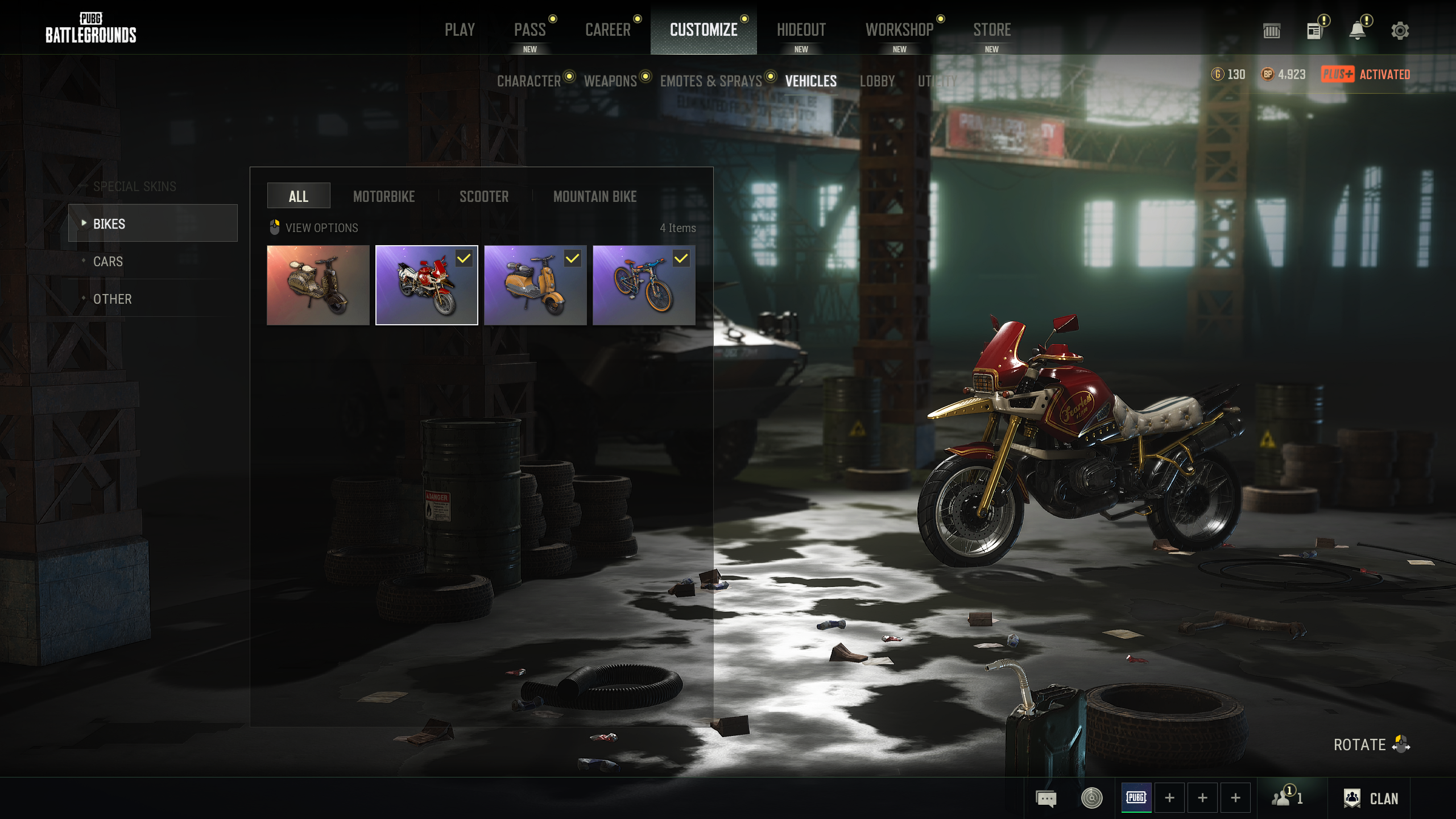
Task: Select the gold-black scooter skin thumbnail
Action: click(x=318, y=286)
